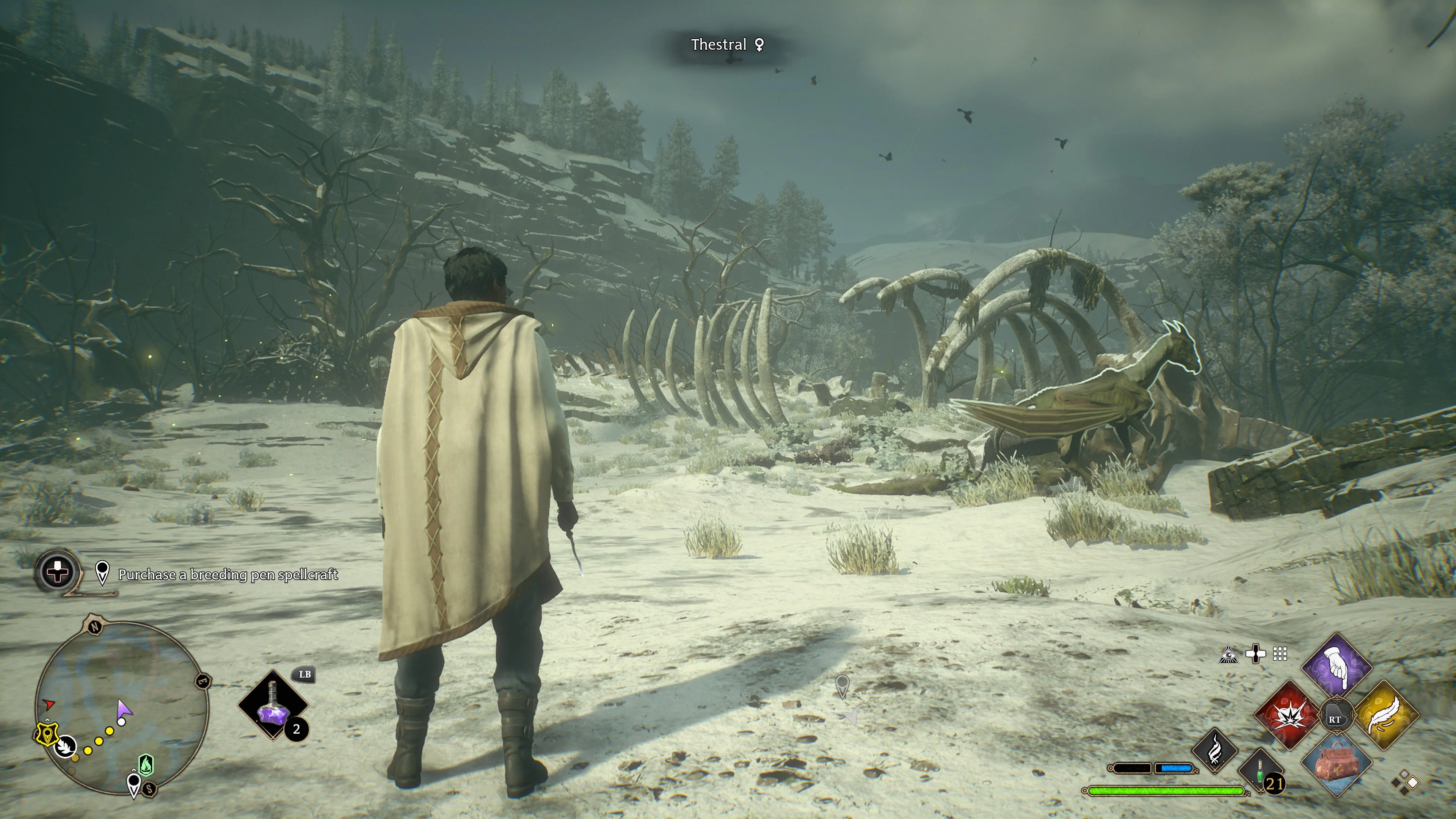
Task: Activate the yellow feather levitation spell
Action: coord(1386,715)
